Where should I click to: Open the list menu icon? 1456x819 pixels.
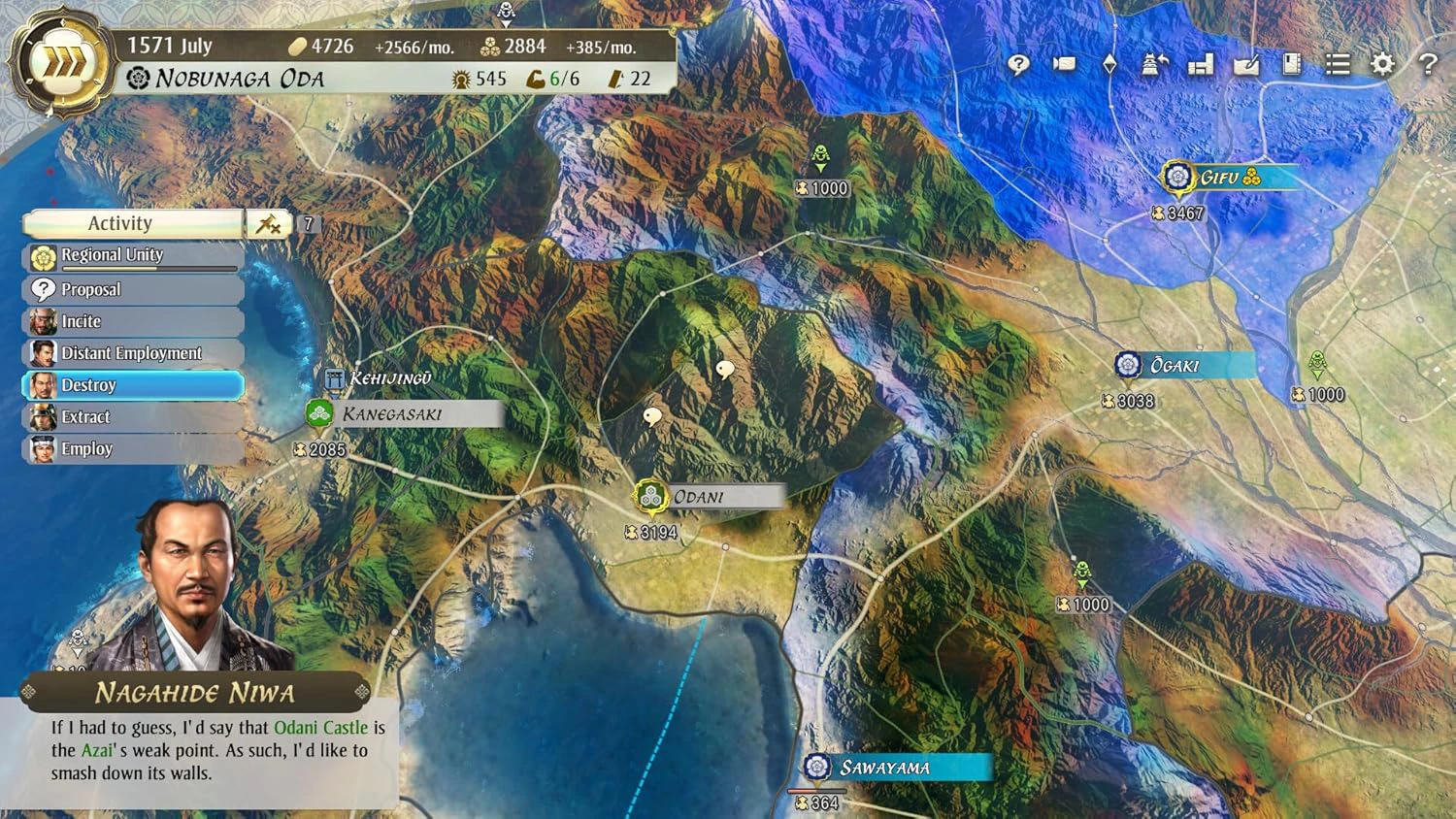click(x=1338, y=64)
